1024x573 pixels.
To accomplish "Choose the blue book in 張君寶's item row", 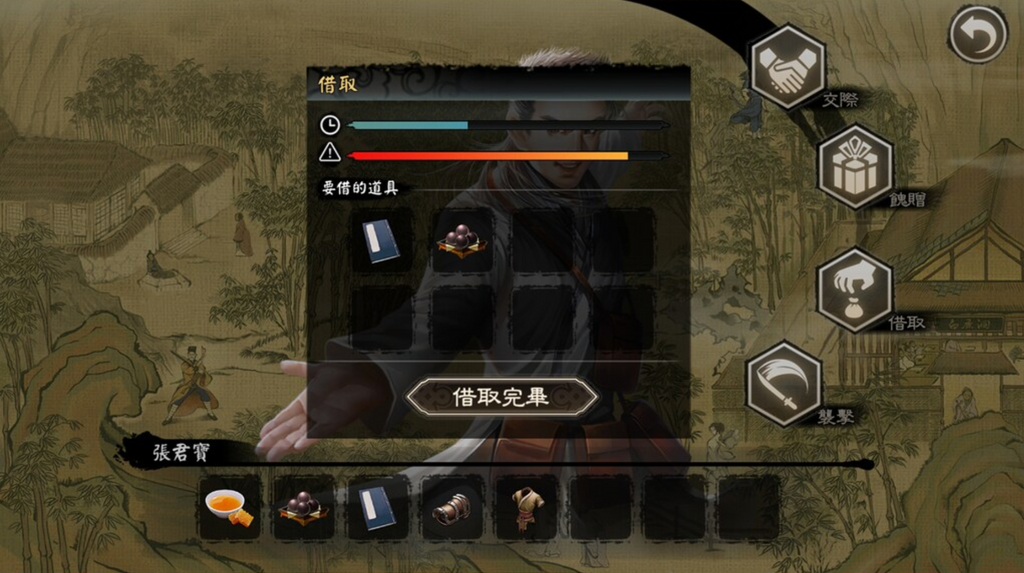I will [x=378, y=507].
